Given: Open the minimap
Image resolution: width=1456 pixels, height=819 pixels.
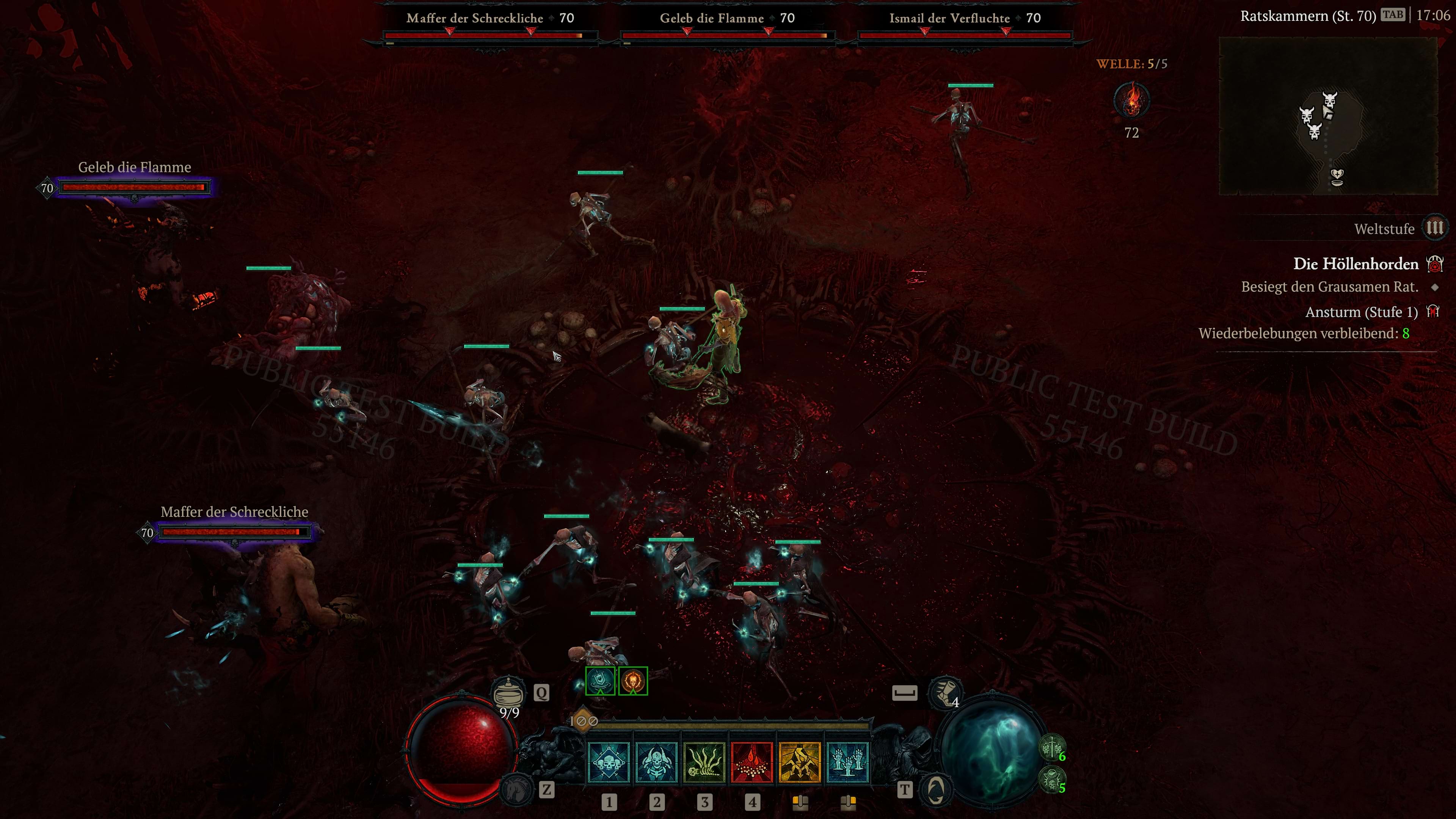Looking at the screenshot, I should (x=1328, y=116).
